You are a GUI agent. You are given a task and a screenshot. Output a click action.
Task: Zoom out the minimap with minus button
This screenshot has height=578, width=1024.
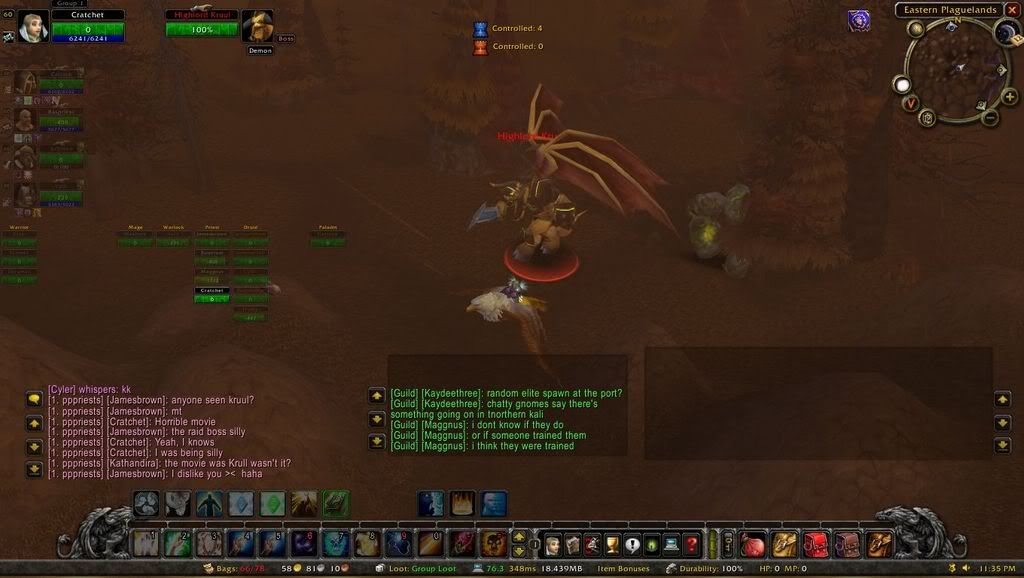(x=990, y=118)
